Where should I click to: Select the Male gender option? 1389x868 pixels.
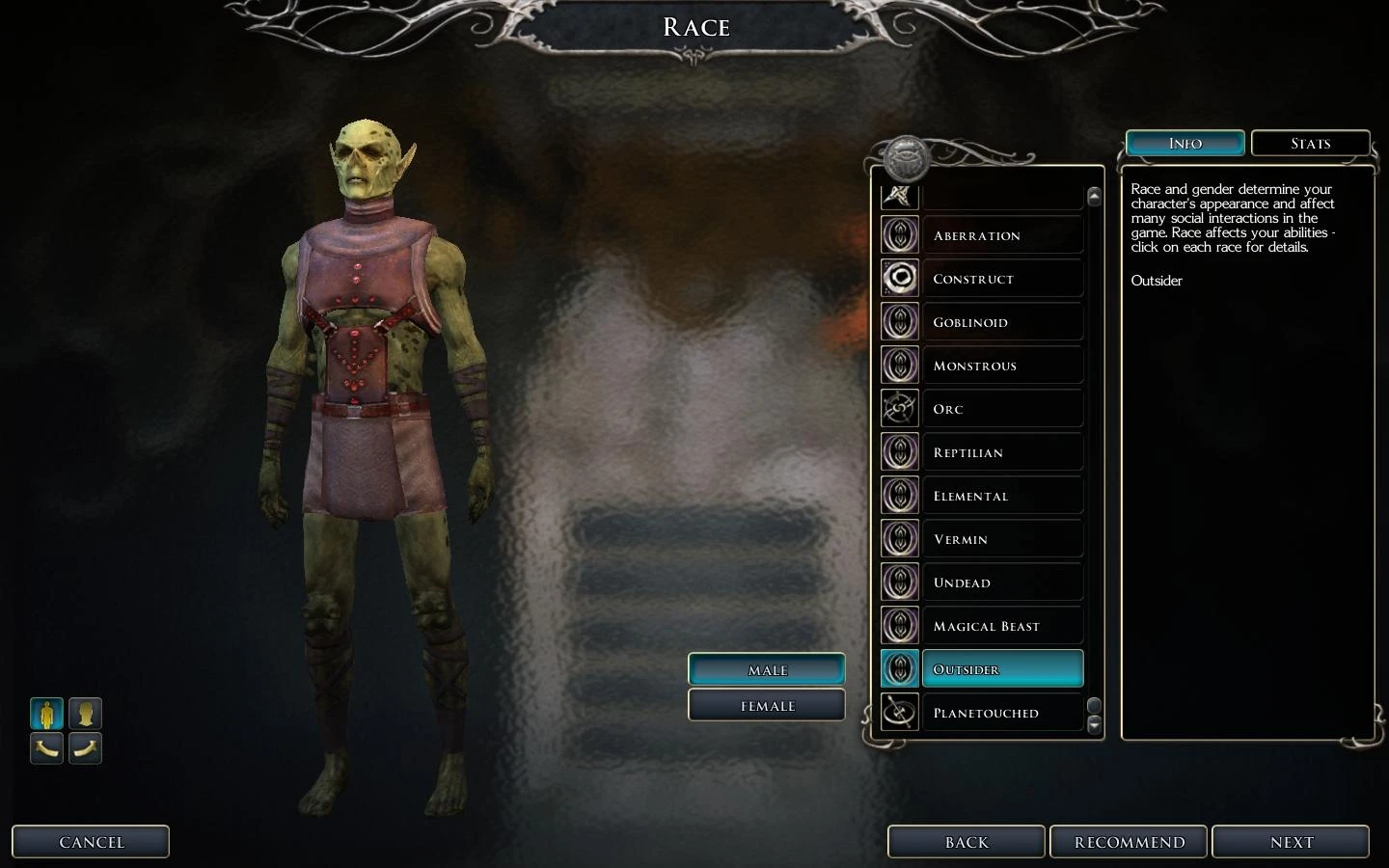(x=766, y=669)
